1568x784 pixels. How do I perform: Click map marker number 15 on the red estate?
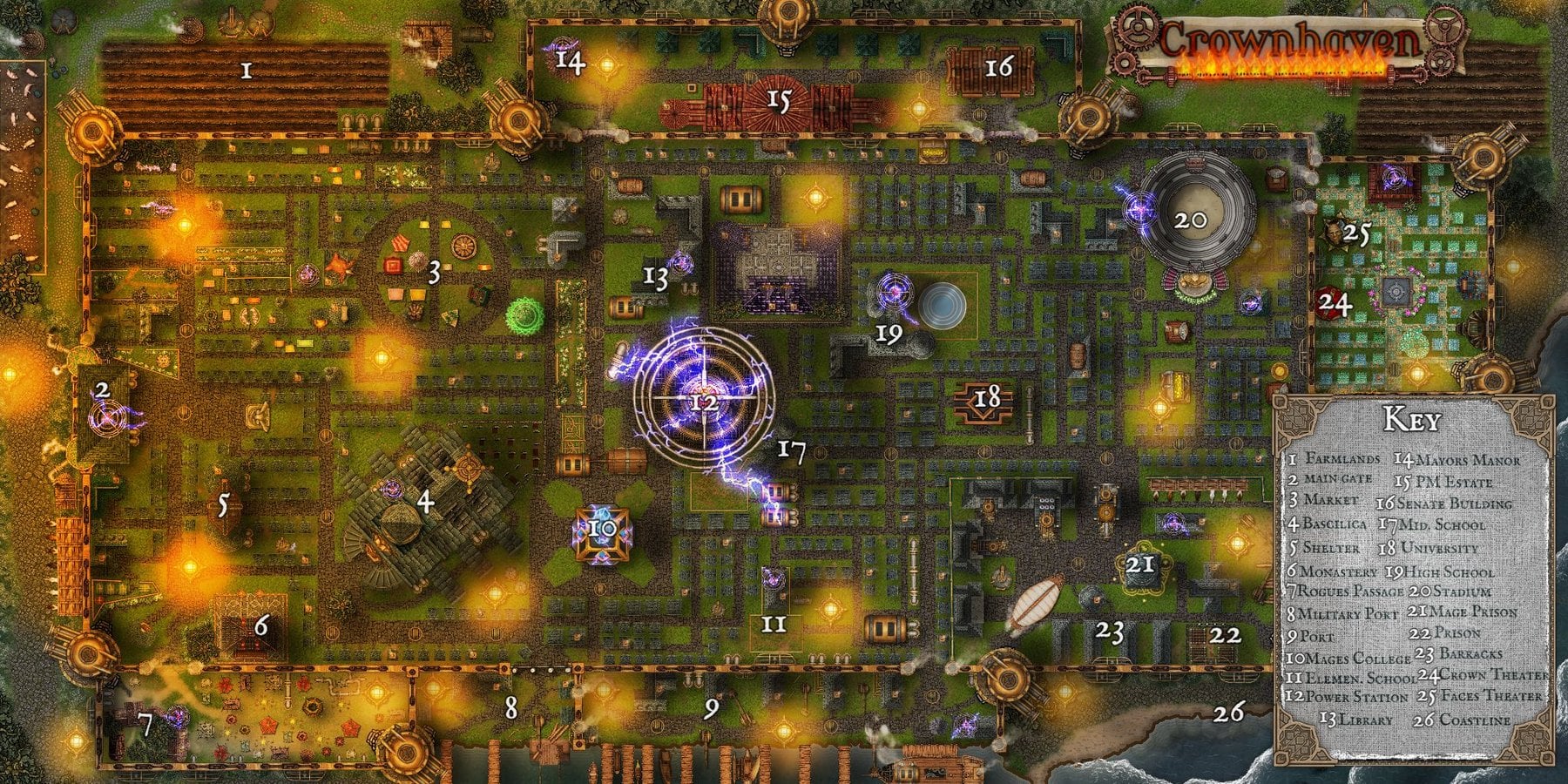778,101
